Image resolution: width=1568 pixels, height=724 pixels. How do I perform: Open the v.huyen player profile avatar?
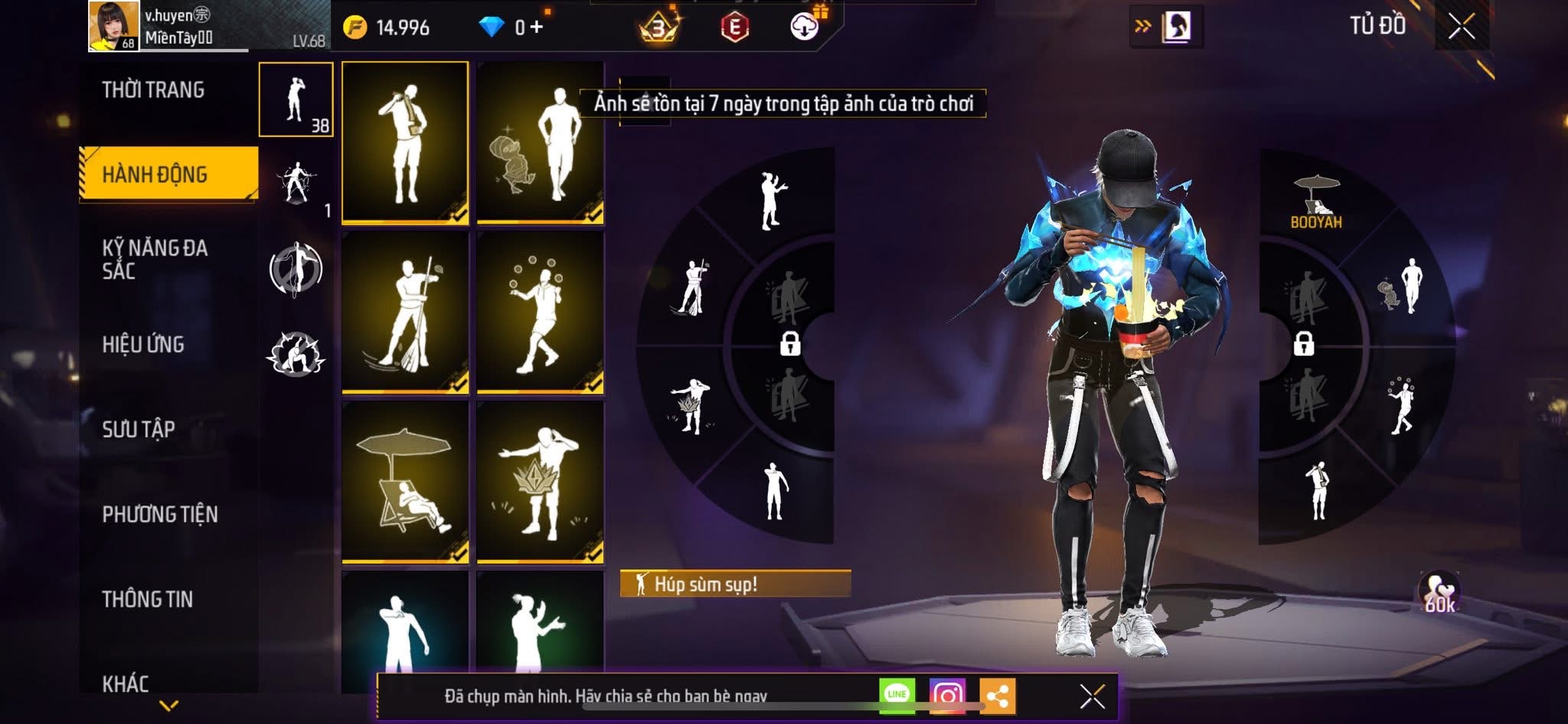[114, 25]
